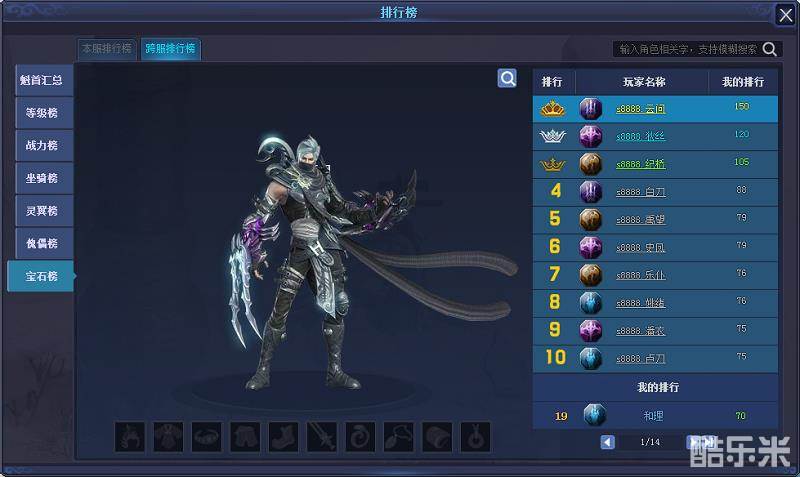Click the helmet equipment slot

pyautogui.click(x=131, y=436)
